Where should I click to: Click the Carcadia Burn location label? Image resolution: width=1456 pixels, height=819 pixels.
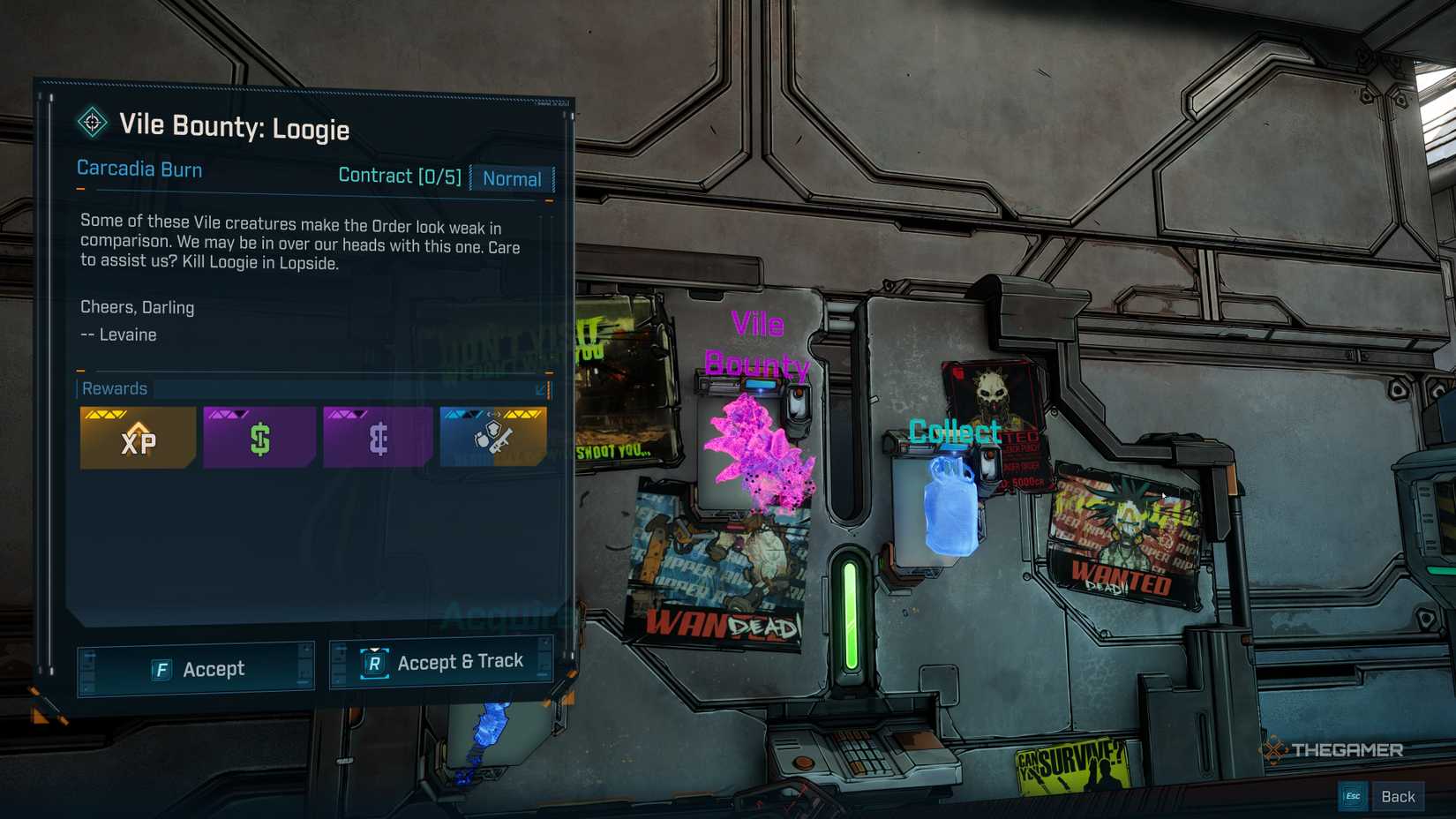coord(139,169)
